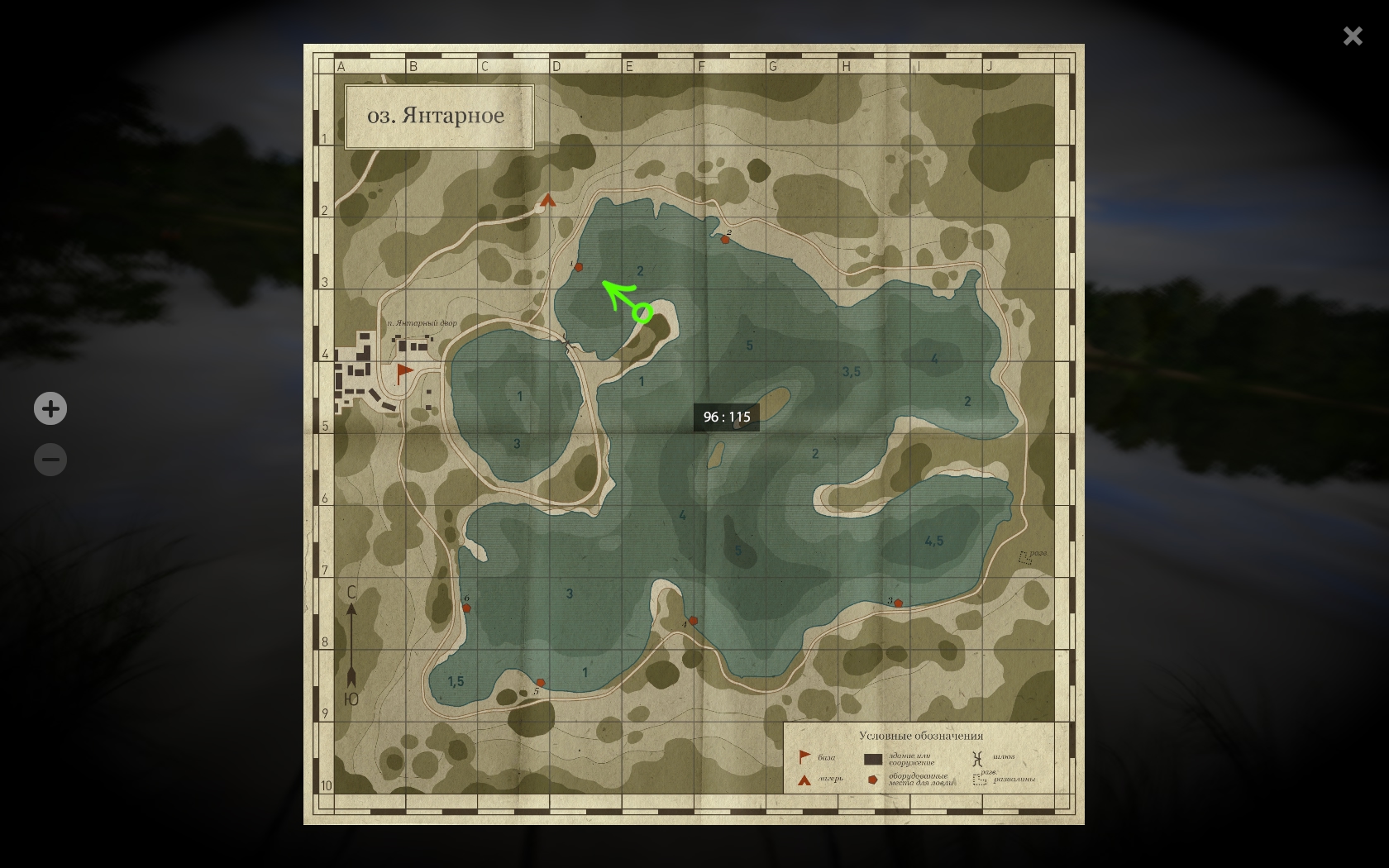Select the red base flag marker
The height and width of the screenshot is (868, 1389).
click(x=403, y=372)
